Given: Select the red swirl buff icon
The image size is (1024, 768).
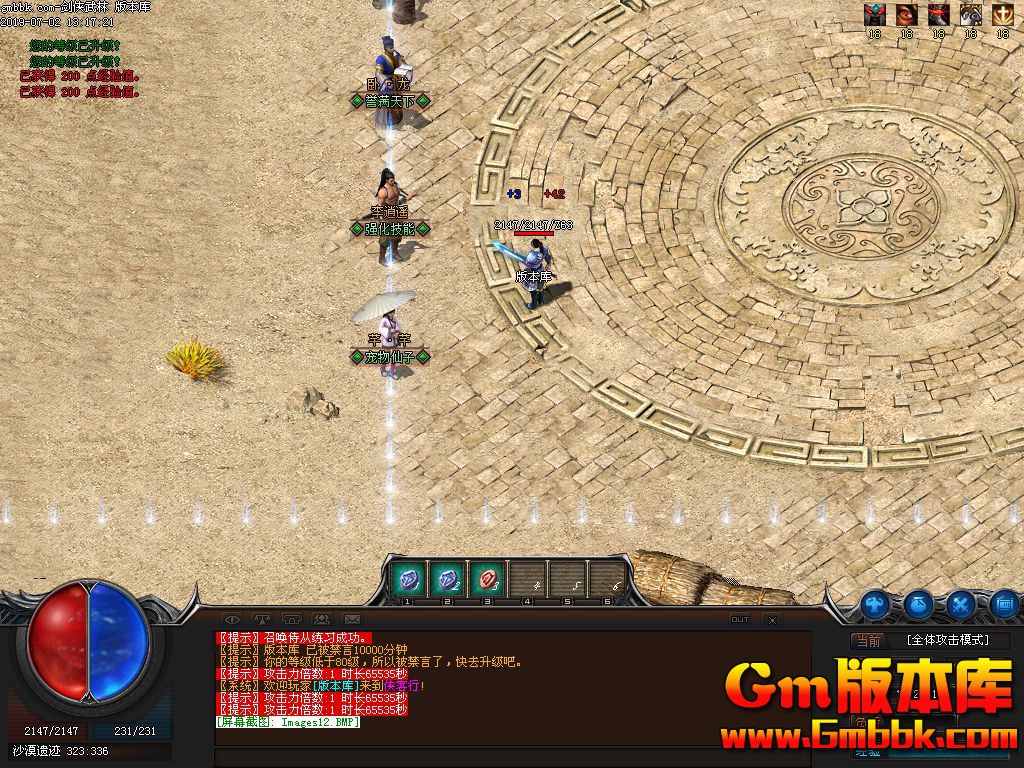Looking at the screenshot, I should click(906, 15).
